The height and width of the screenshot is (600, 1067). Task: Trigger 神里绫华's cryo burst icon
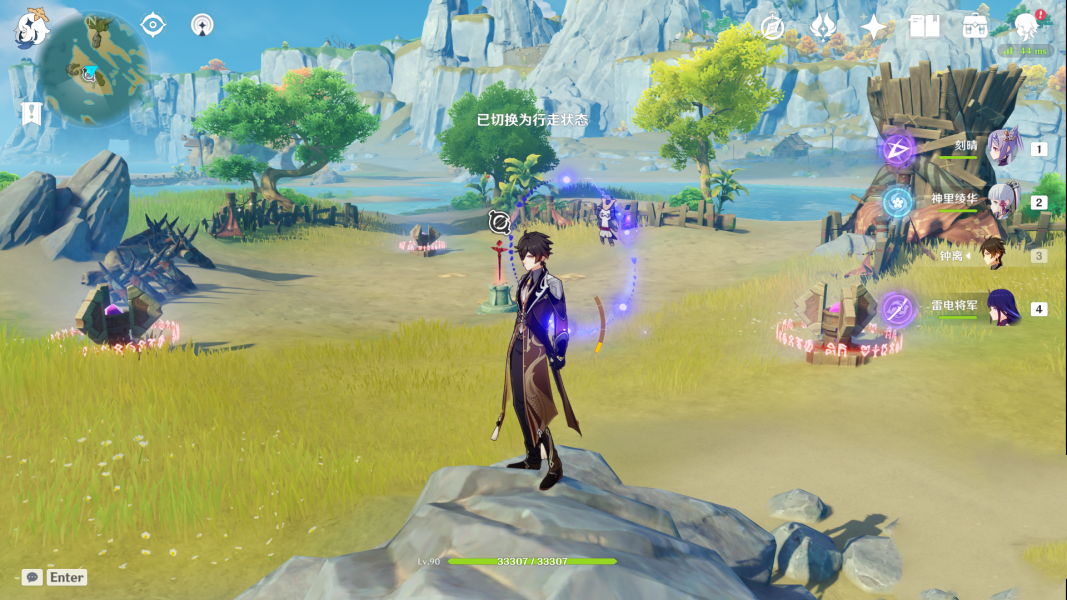[897, 202]
